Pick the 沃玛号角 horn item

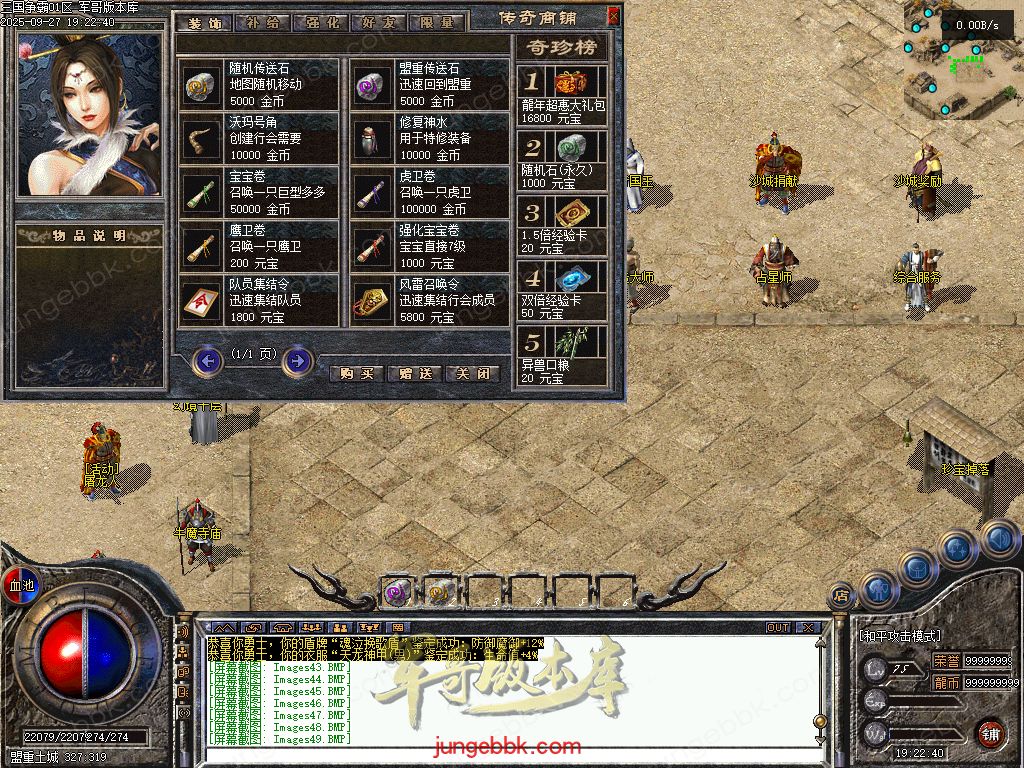pyautogui.click(x=260, y=138)
